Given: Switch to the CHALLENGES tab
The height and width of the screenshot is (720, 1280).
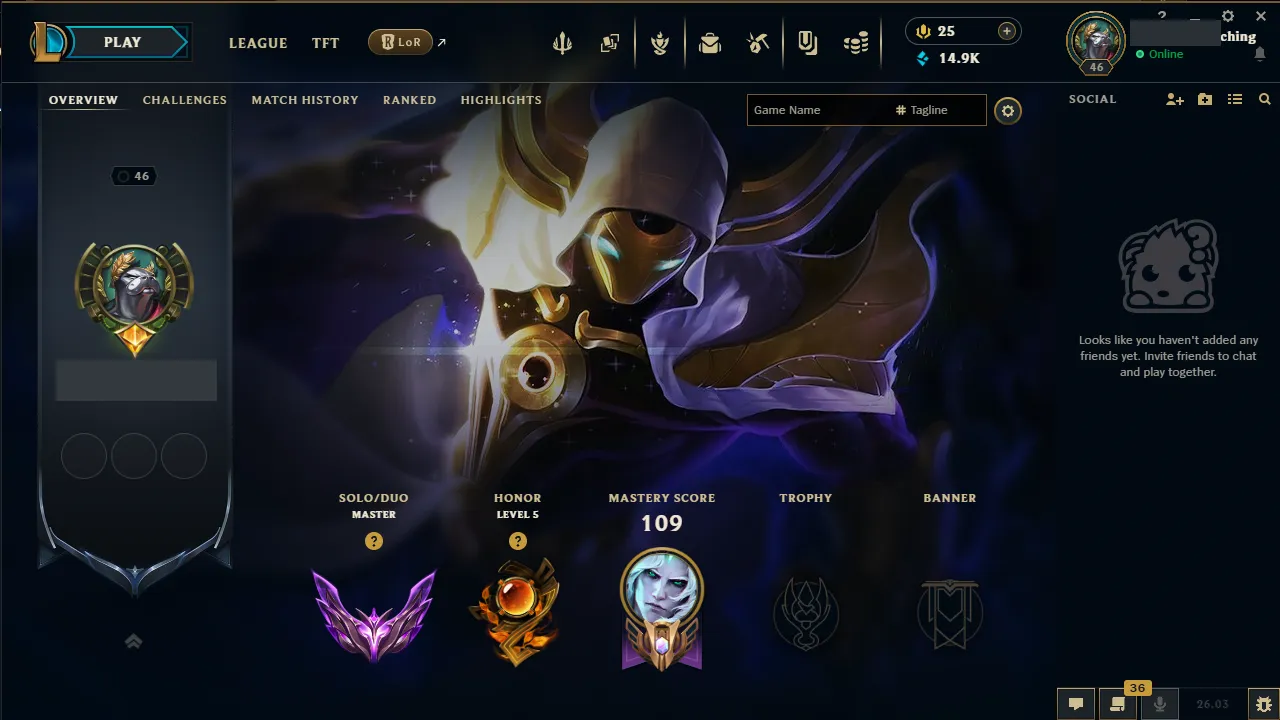Looking at the screenshot, I should point(184,99).
